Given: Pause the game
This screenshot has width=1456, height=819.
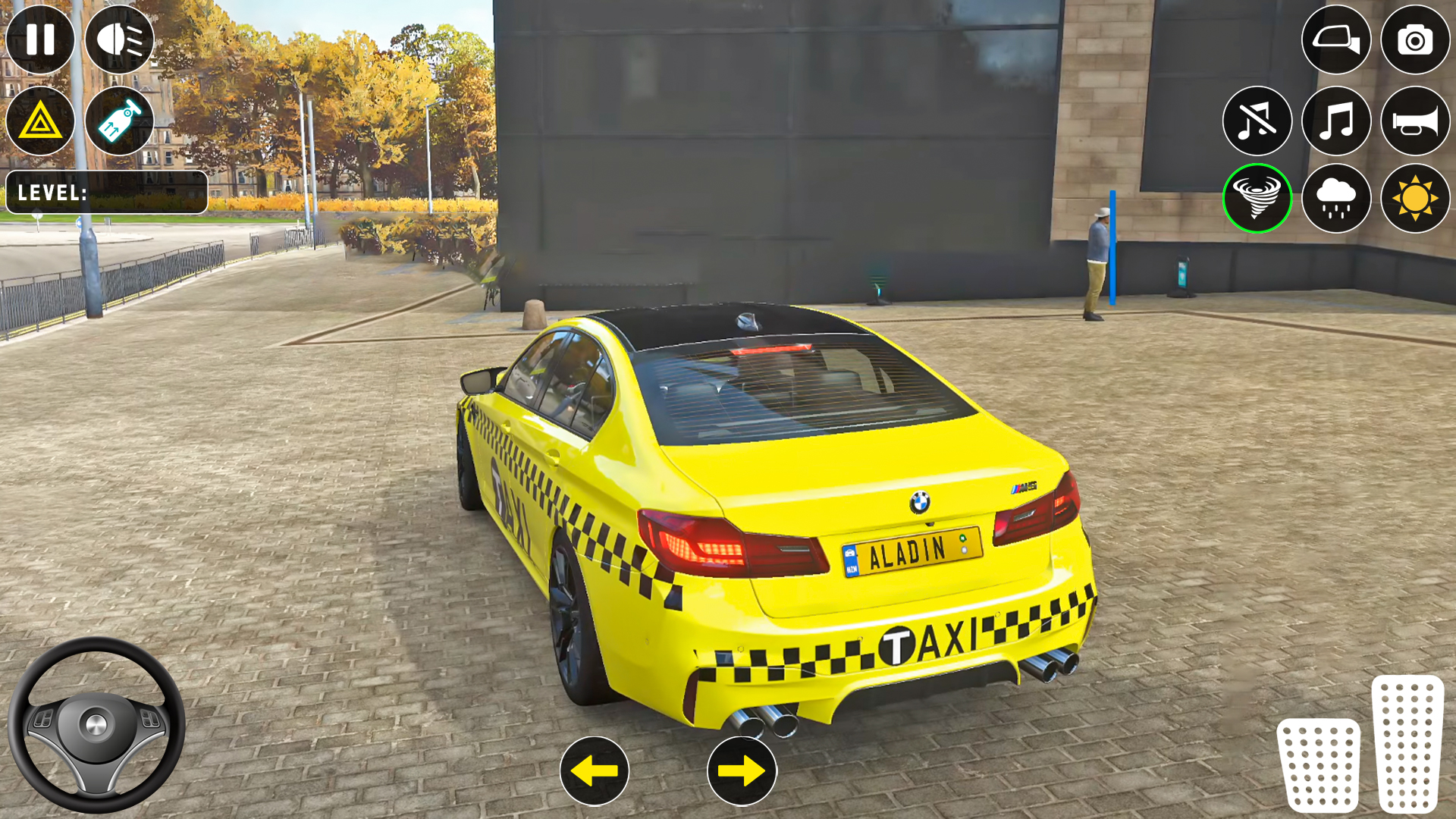Looking at the screenshot, I should pos(42,40).
